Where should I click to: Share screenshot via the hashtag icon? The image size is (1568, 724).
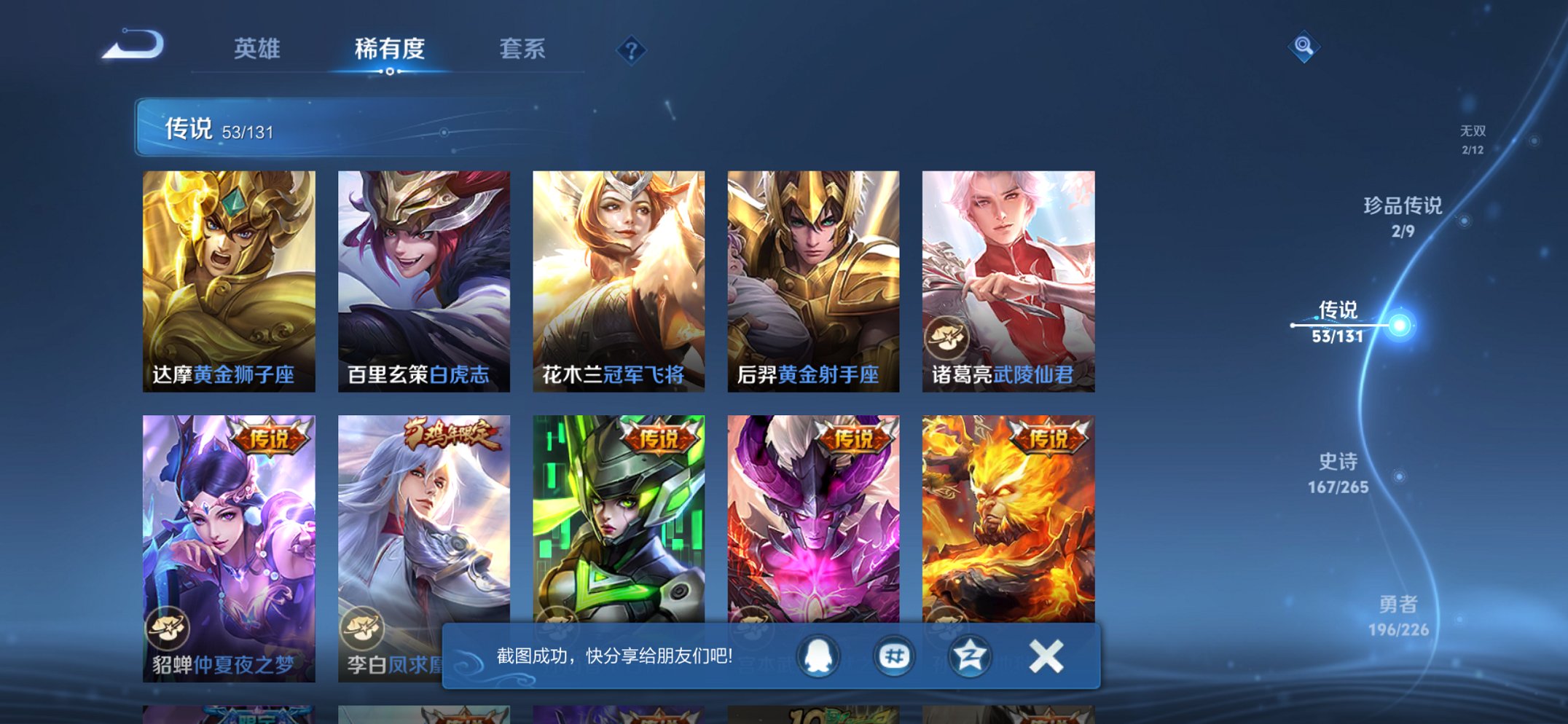click(893, 656)
